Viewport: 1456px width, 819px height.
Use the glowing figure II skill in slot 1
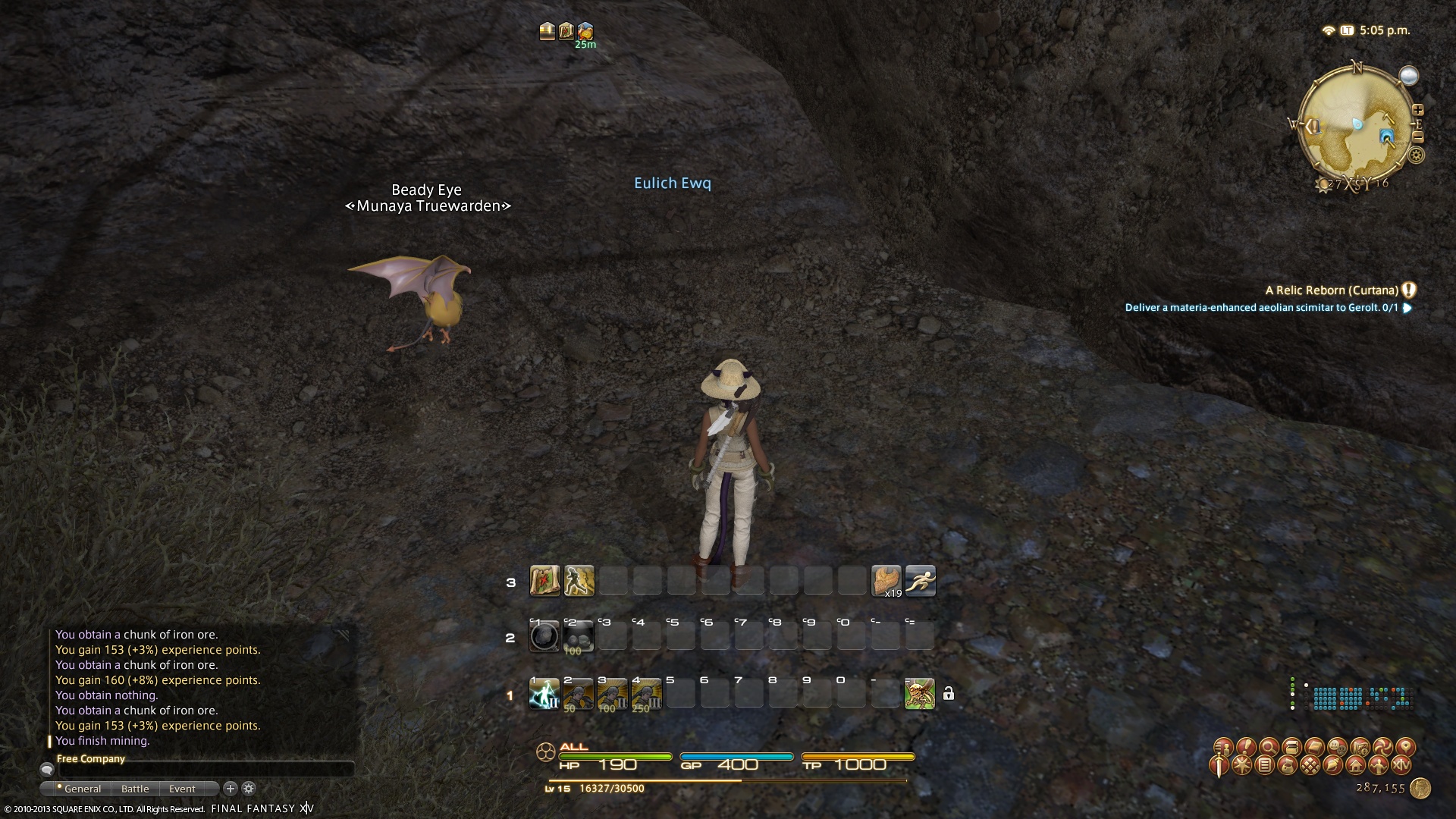[544, 693]
